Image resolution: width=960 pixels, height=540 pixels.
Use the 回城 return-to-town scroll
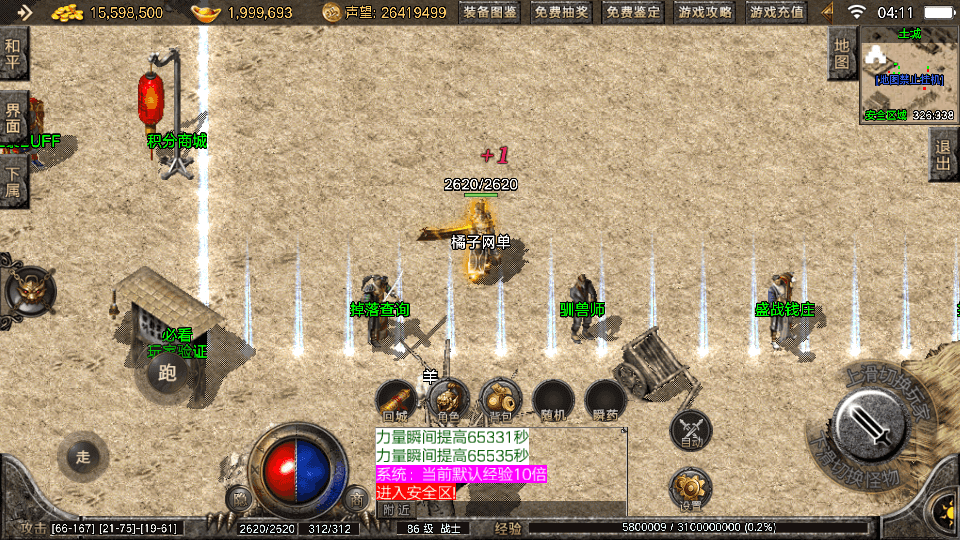point(396,400)
